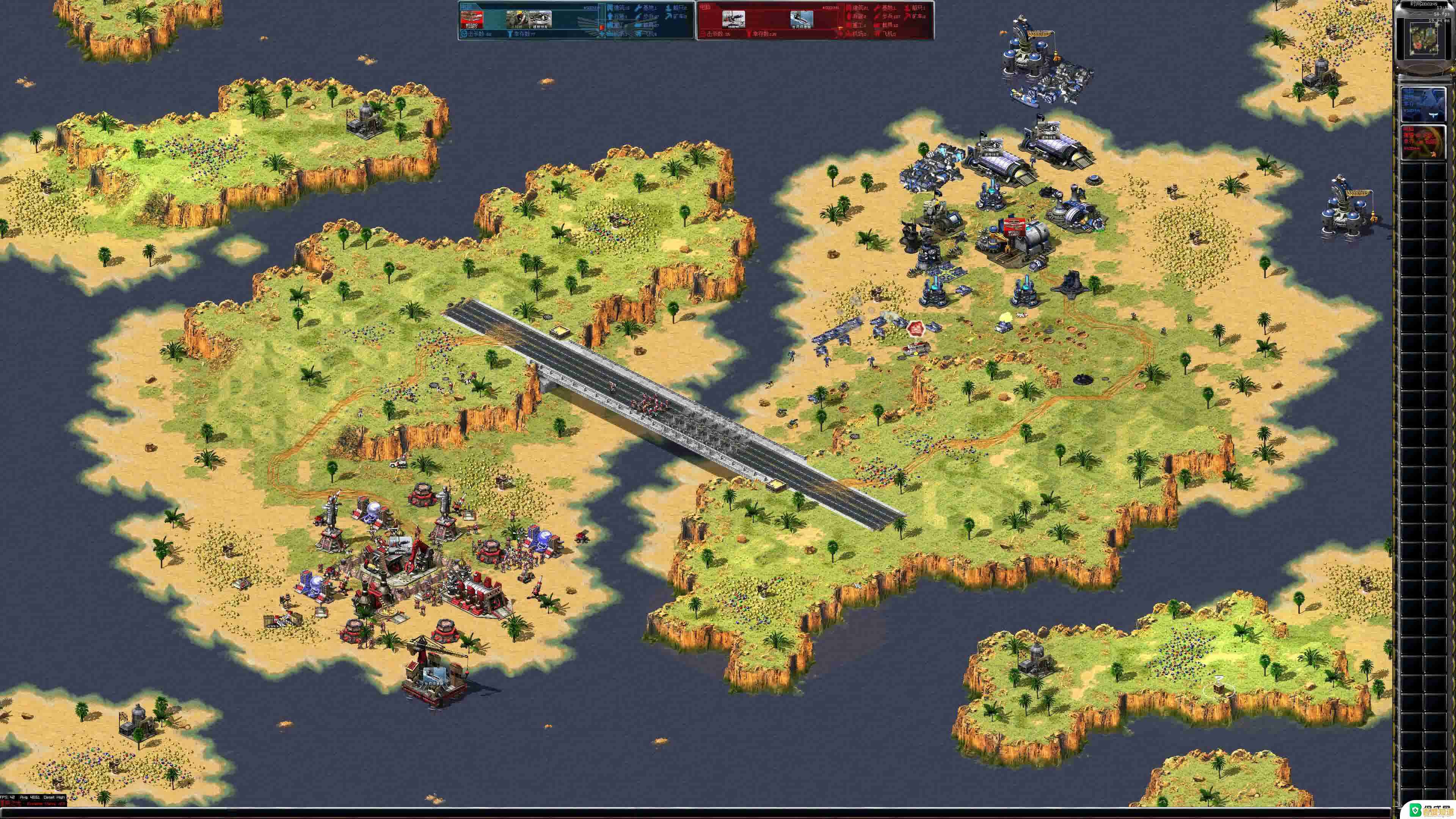Click the MISSING CAMEO production icon
The image size is (1456, 819).
472,18
